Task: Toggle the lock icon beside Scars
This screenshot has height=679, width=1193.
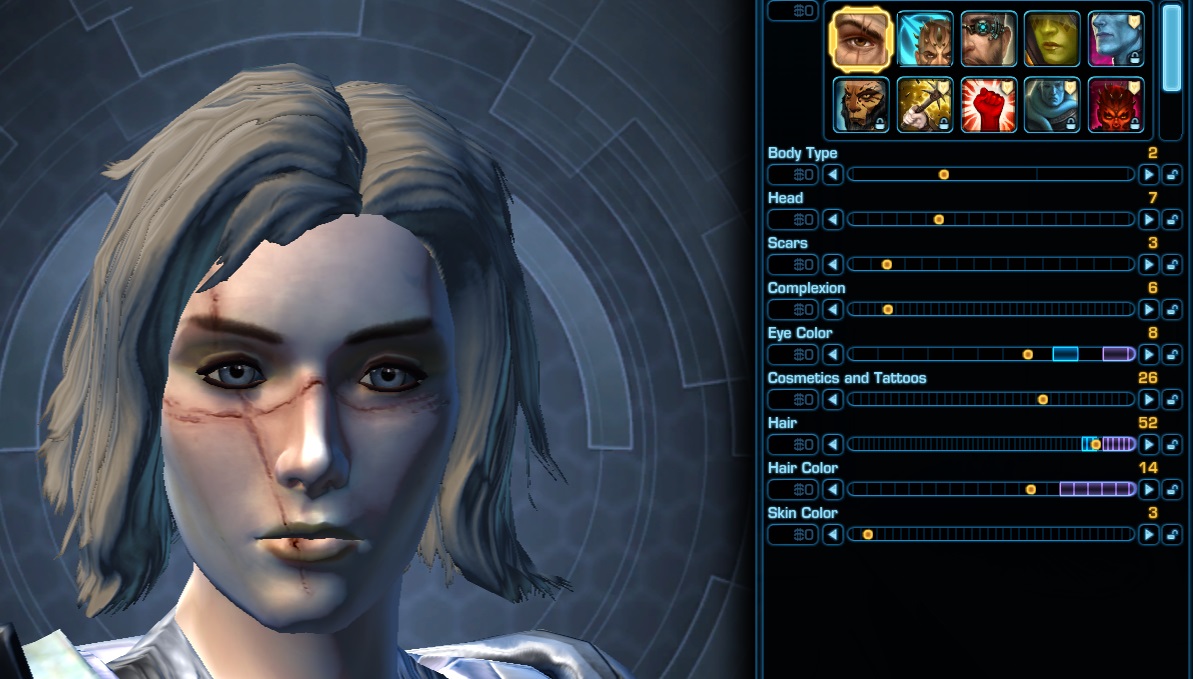Action: (1172, 264)
